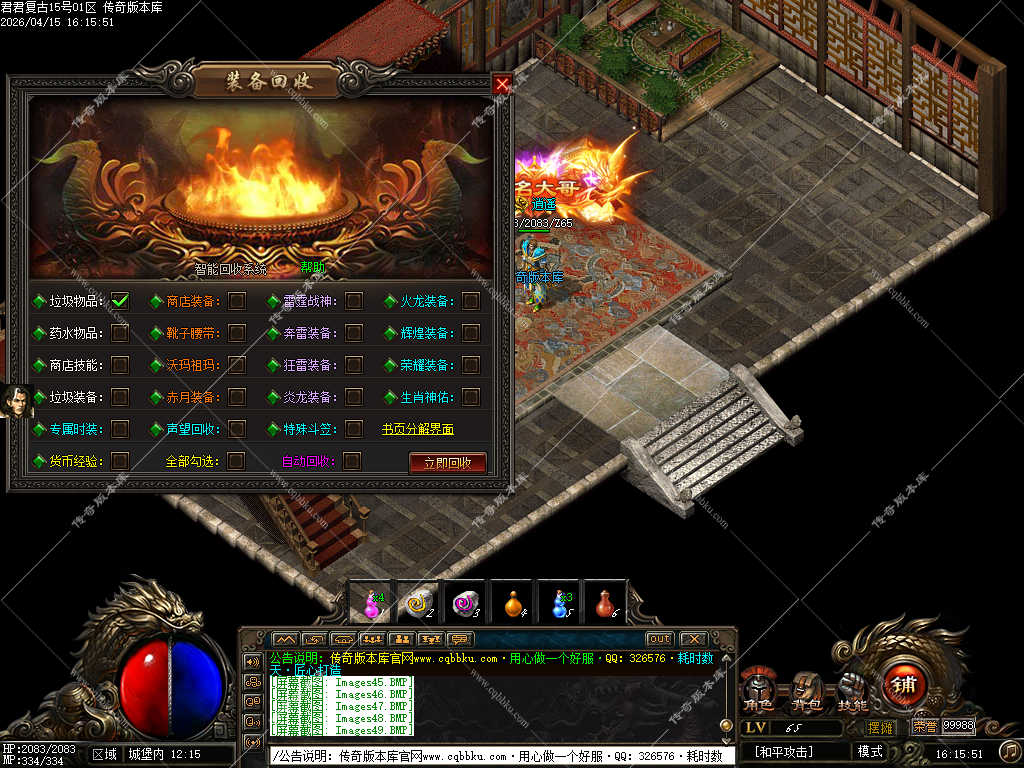
Task: Enable the 商店装备 recycling option
Action: [237, 300]
